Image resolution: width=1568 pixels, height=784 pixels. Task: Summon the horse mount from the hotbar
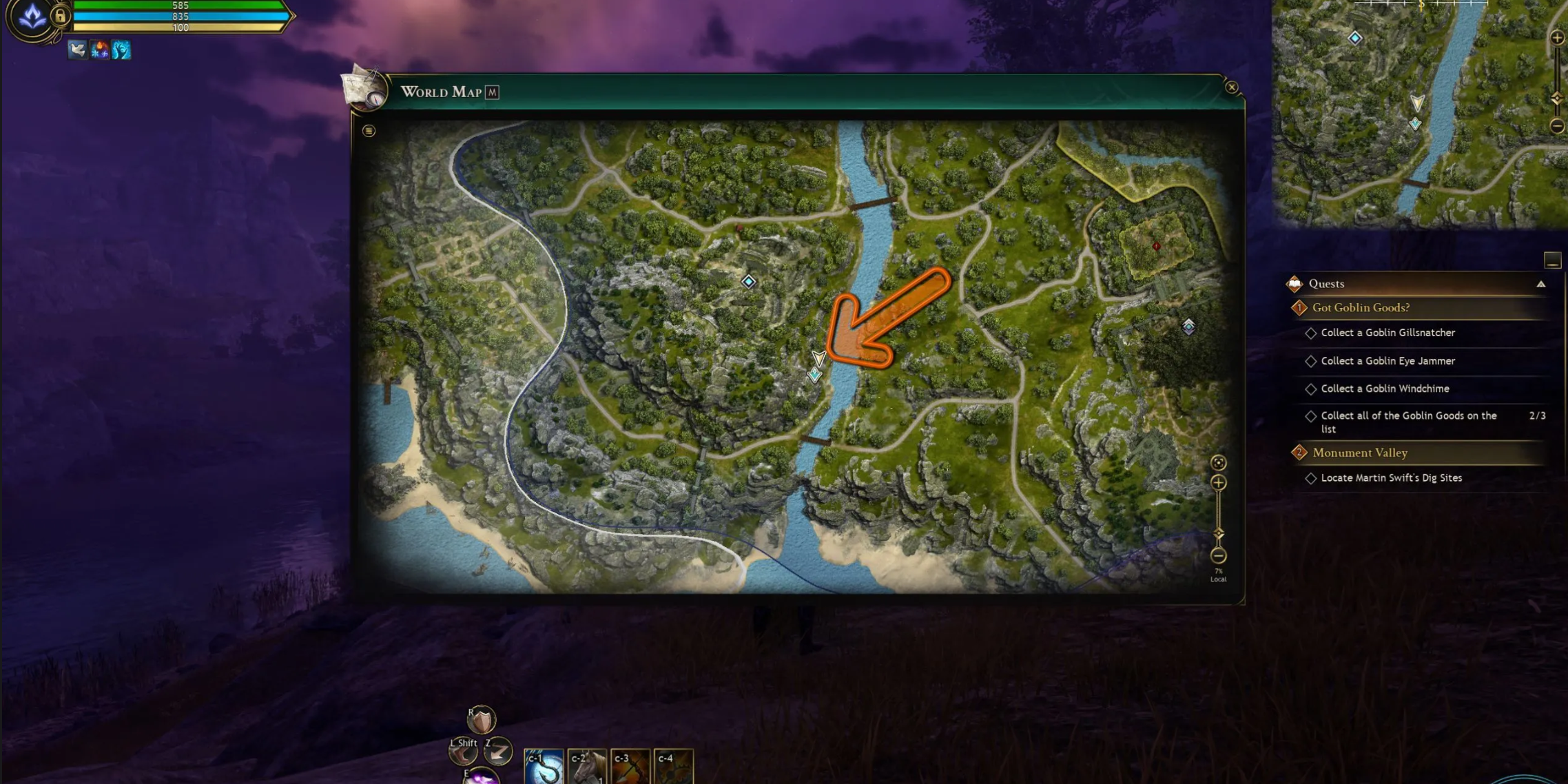(587, 768)
